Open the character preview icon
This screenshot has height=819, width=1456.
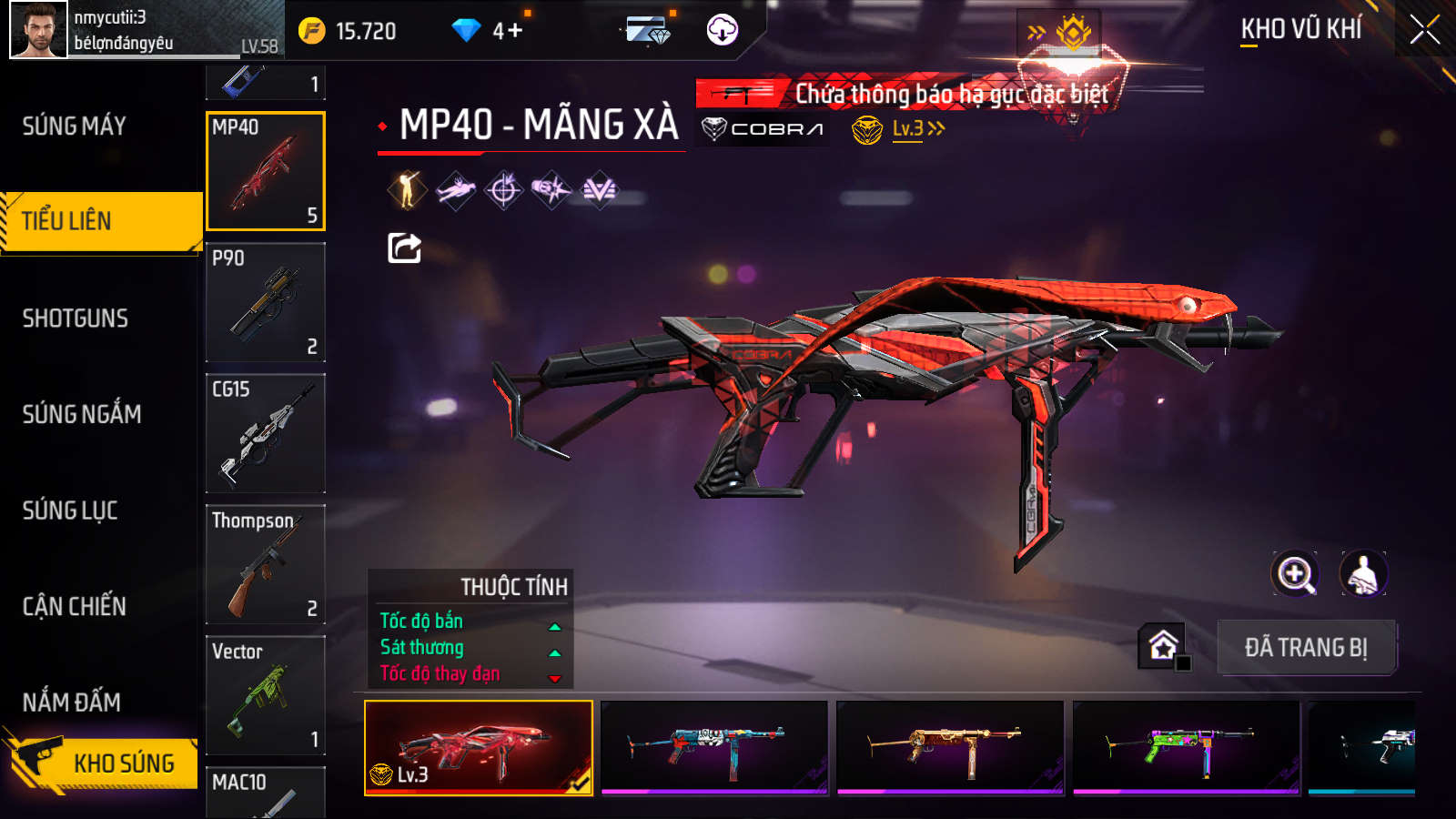(x=1362, y=574)
